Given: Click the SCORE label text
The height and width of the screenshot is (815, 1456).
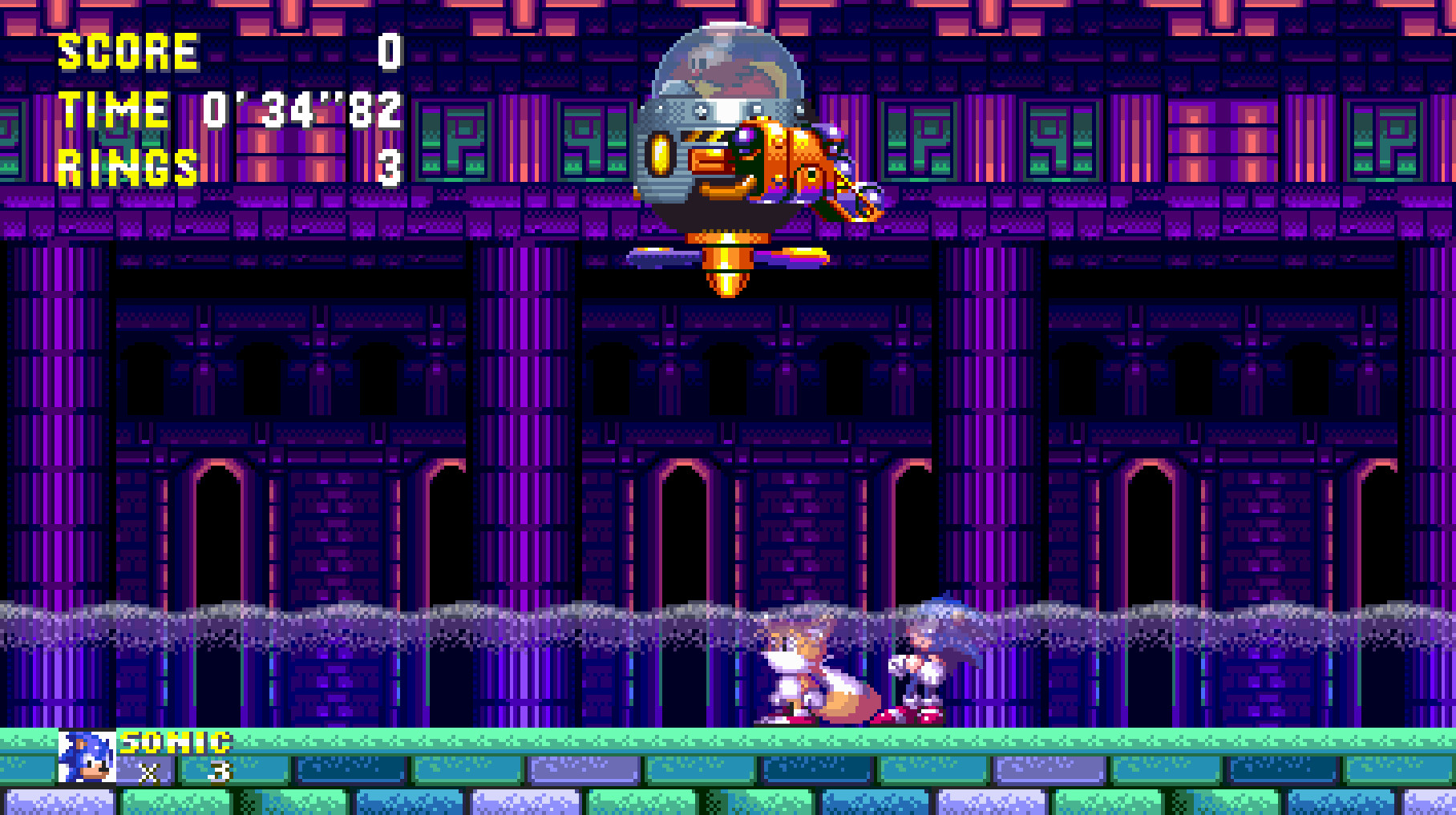Looking at the screenshot, I should point(128,52).
